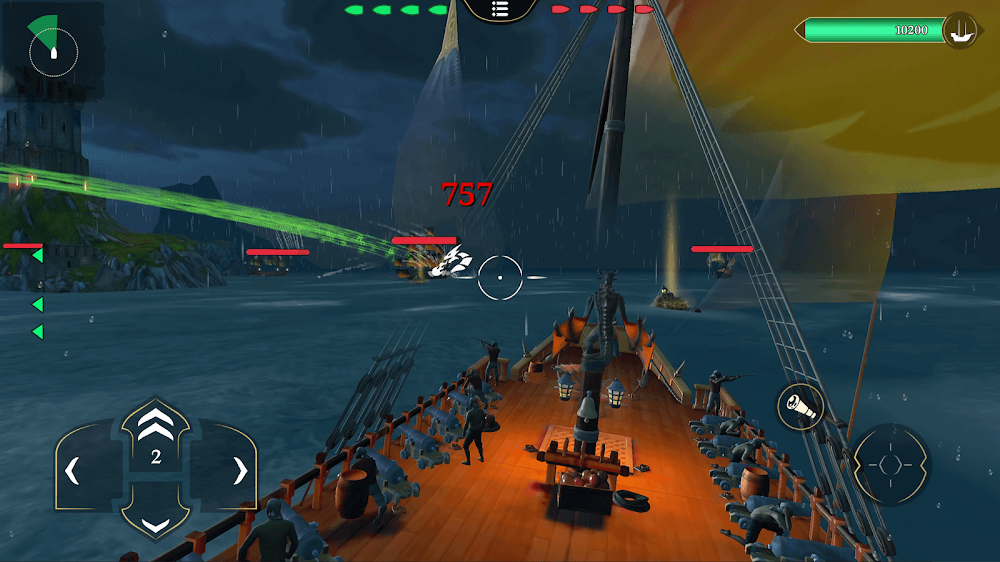This screenshot has width=1000, height=562.
Task: Tap the ship icon beside the health bar
Action: pyautogui.click(x=961, y=31)
